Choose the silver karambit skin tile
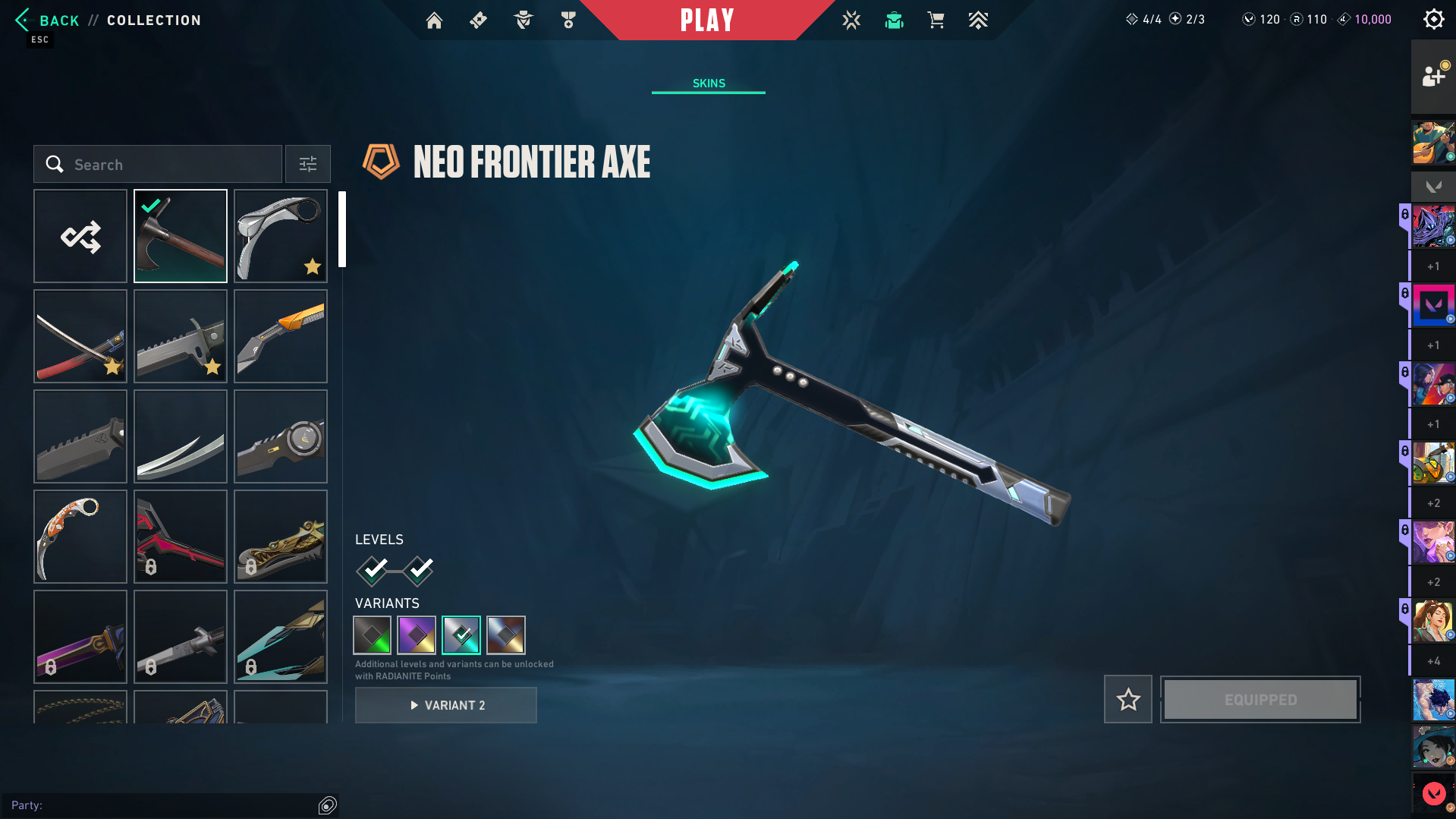This screenshot has width=1456, height=819. coord(281,237)
